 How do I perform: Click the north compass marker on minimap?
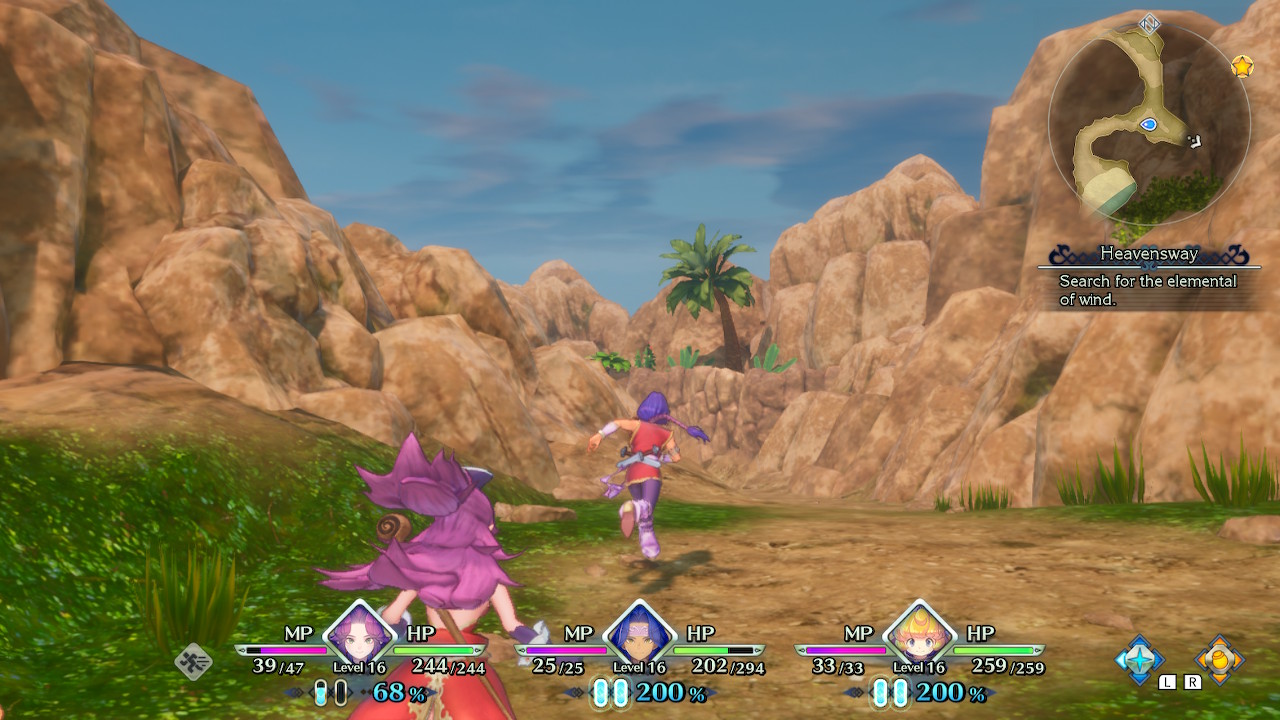click(1150, 23)
